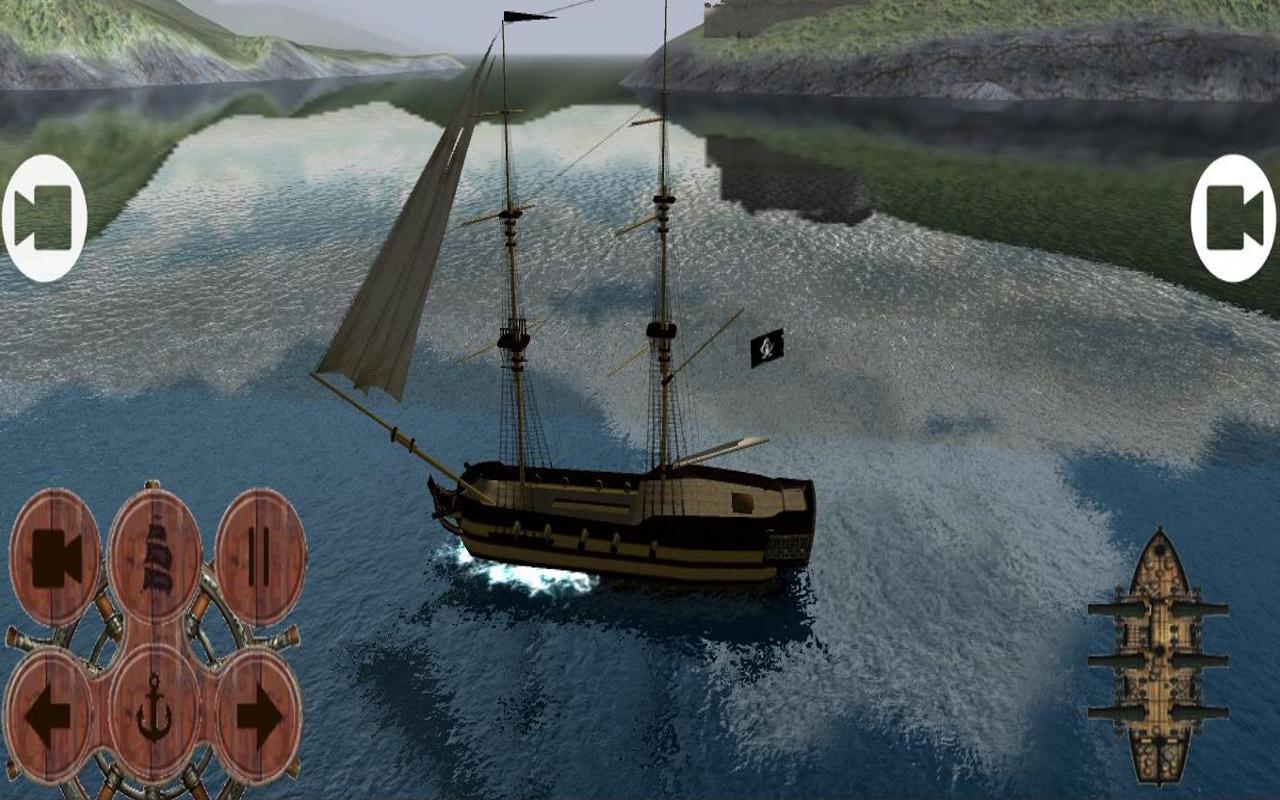This screenshot has width=1280, height=800.
Task: Click the pirate flag on the mast
Action: point(765,348)
